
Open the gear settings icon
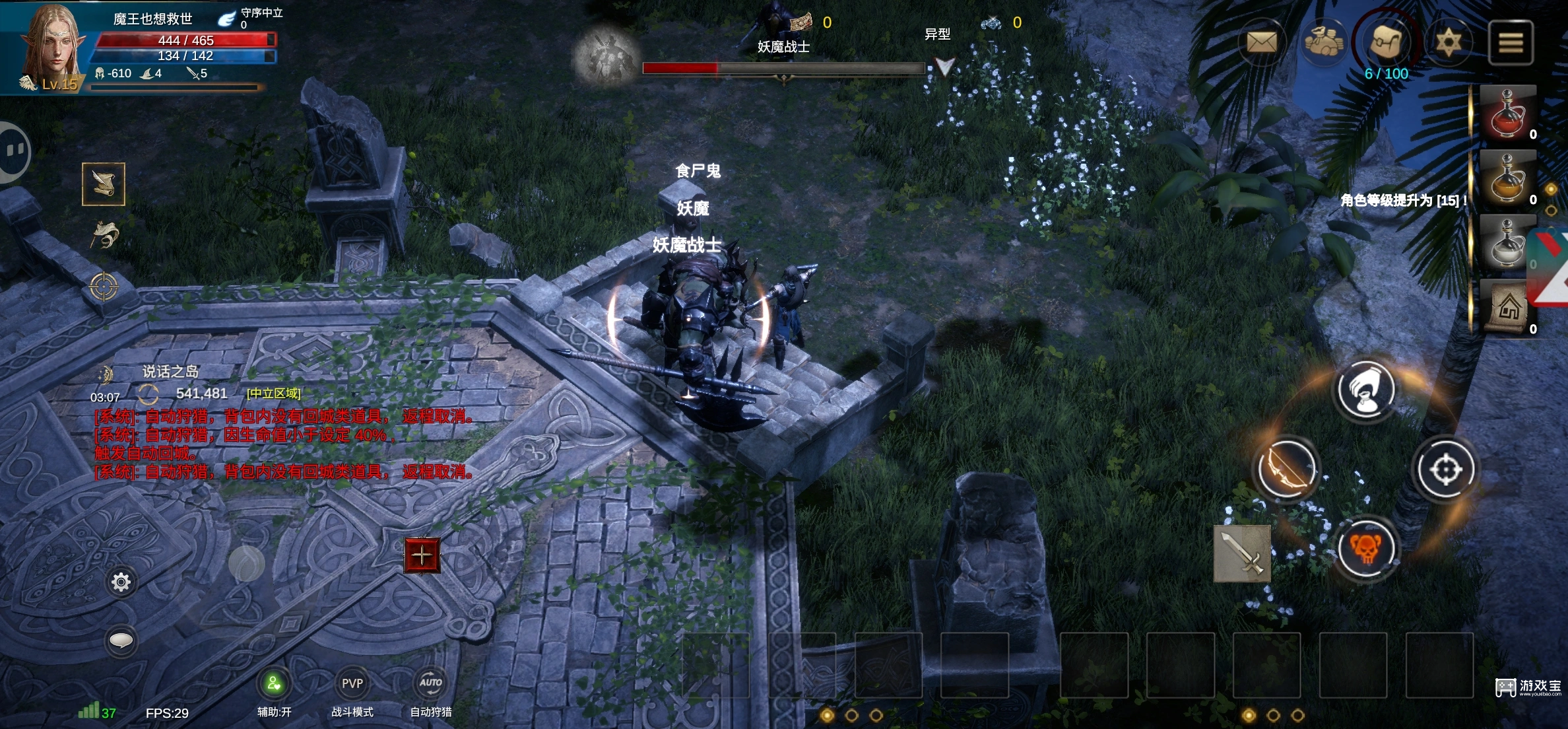coord(121,582)
